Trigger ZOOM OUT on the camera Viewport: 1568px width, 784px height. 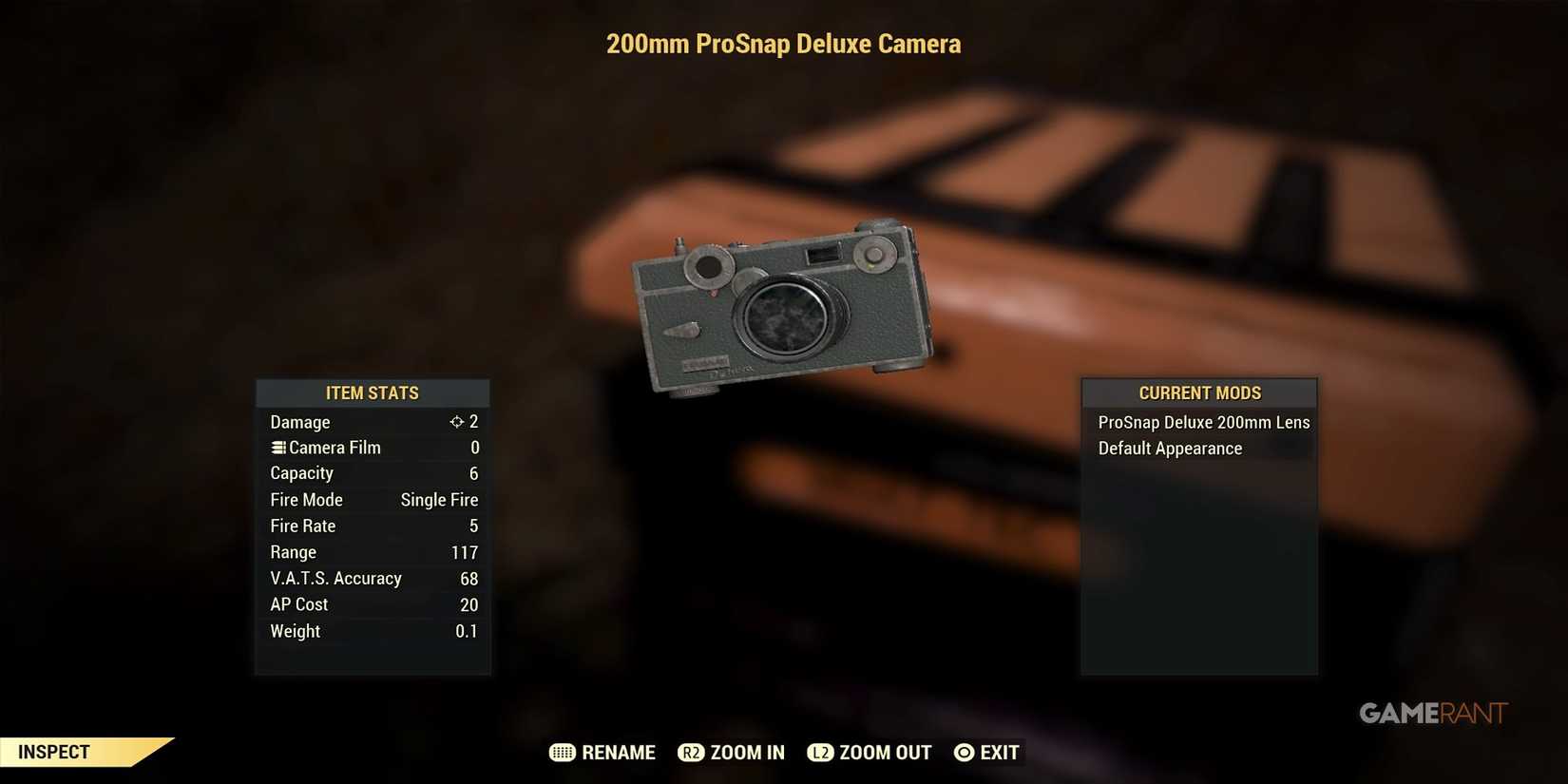pos(884,752)
